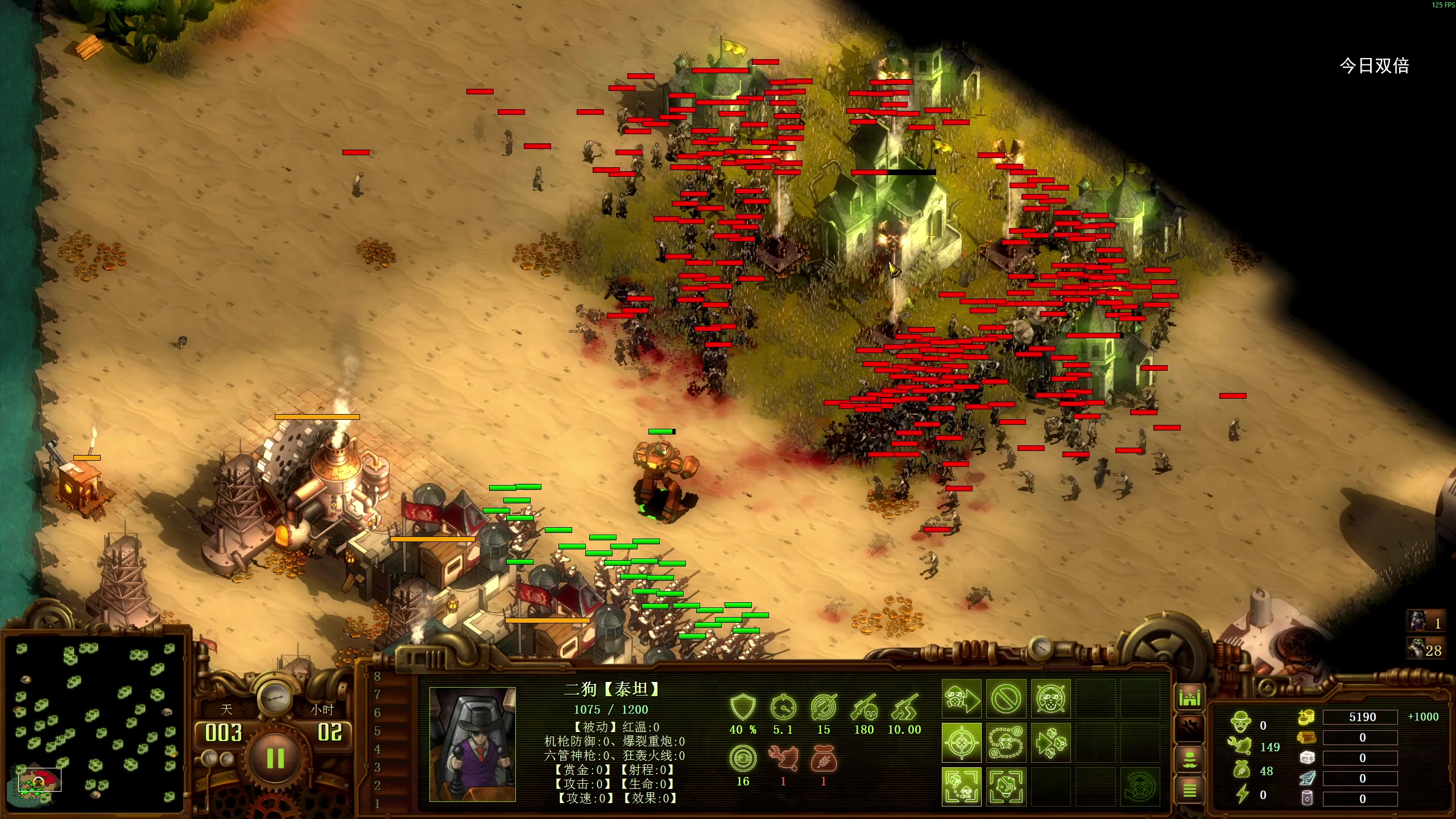Screen dimensions: 1456x819
Task: Select control group slot 8
Action: (x=377, y=676)
